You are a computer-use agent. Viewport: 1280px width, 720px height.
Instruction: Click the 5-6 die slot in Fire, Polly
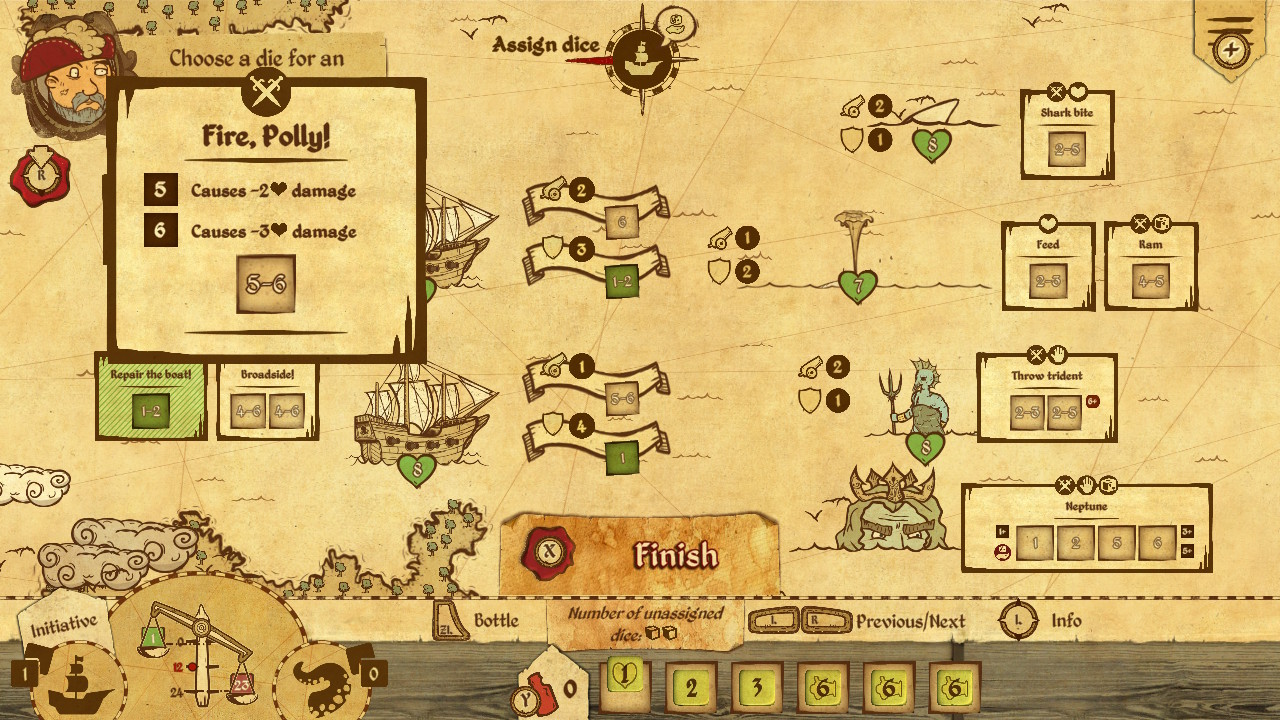pyautogui.click(x=266, y=283)
